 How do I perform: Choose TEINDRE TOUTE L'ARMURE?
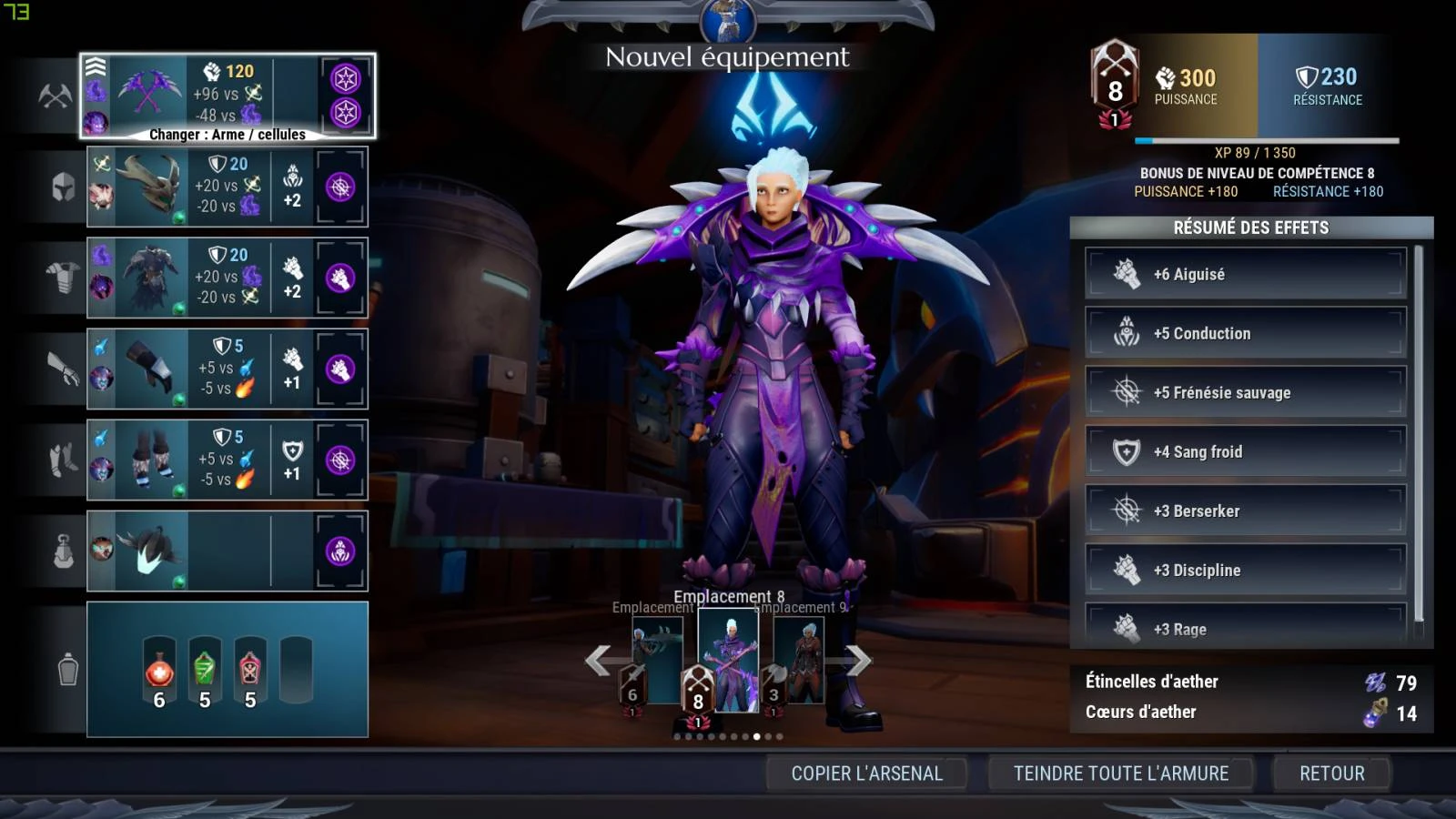tap(1121, 773)
